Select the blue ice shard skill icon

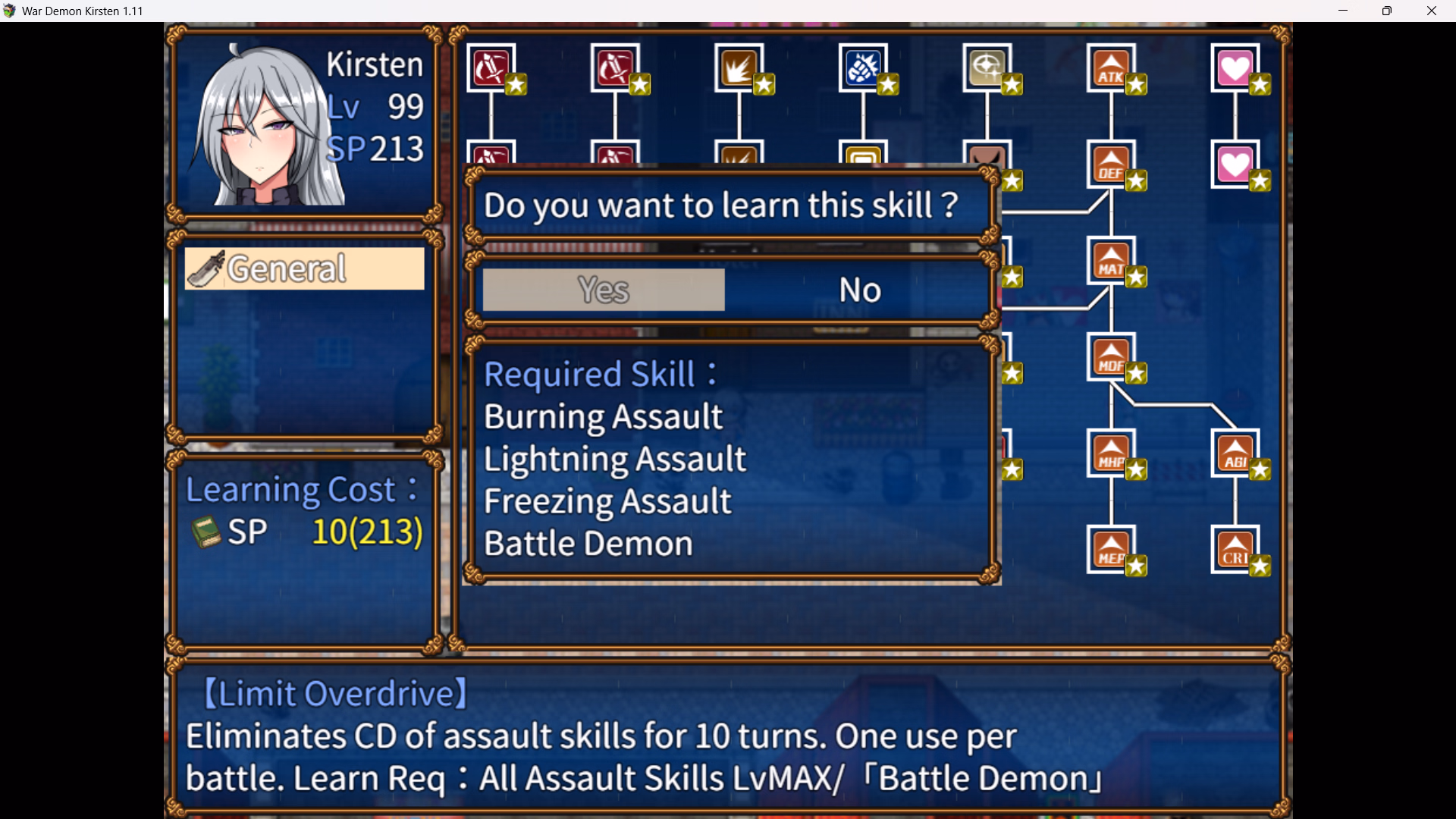coord(863,68)
